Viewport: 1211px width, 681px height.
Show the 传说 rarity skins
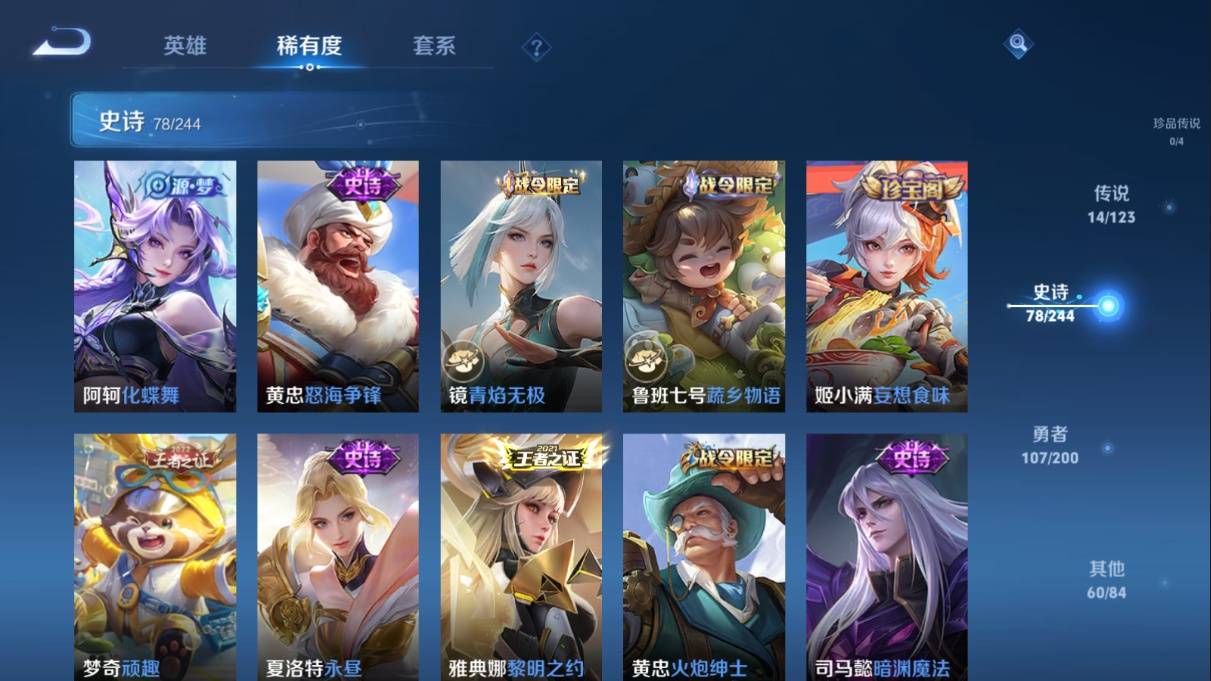(1111, 203)
